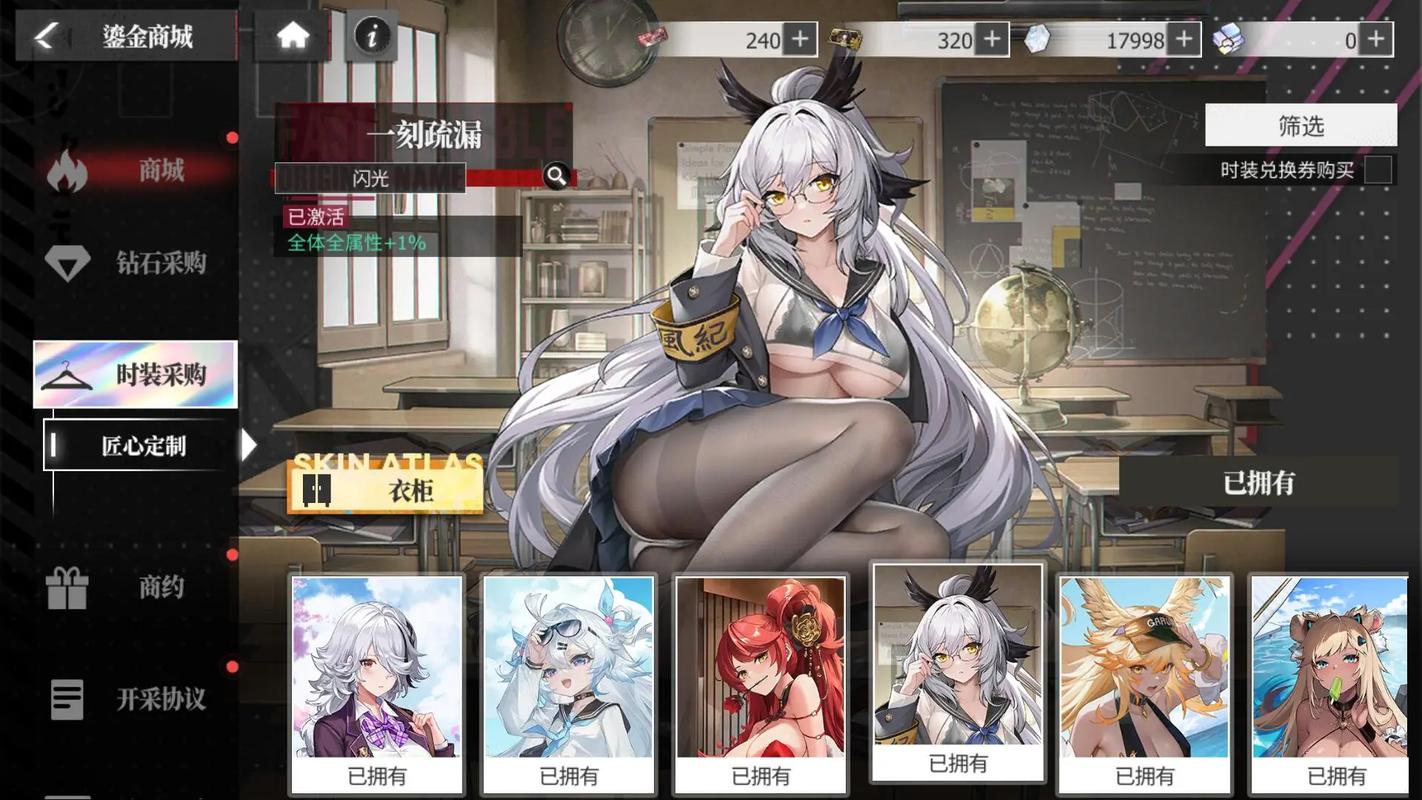
Task: Enable the 时装兑换券购买 checkbox
Action: coord(1377,170)
